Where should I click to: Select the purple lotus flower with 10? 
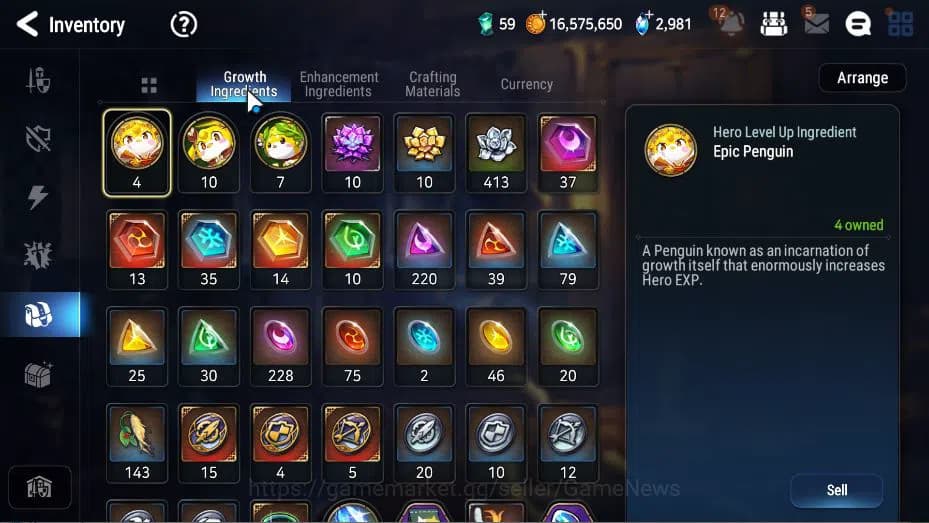click(x=352, y=152)
